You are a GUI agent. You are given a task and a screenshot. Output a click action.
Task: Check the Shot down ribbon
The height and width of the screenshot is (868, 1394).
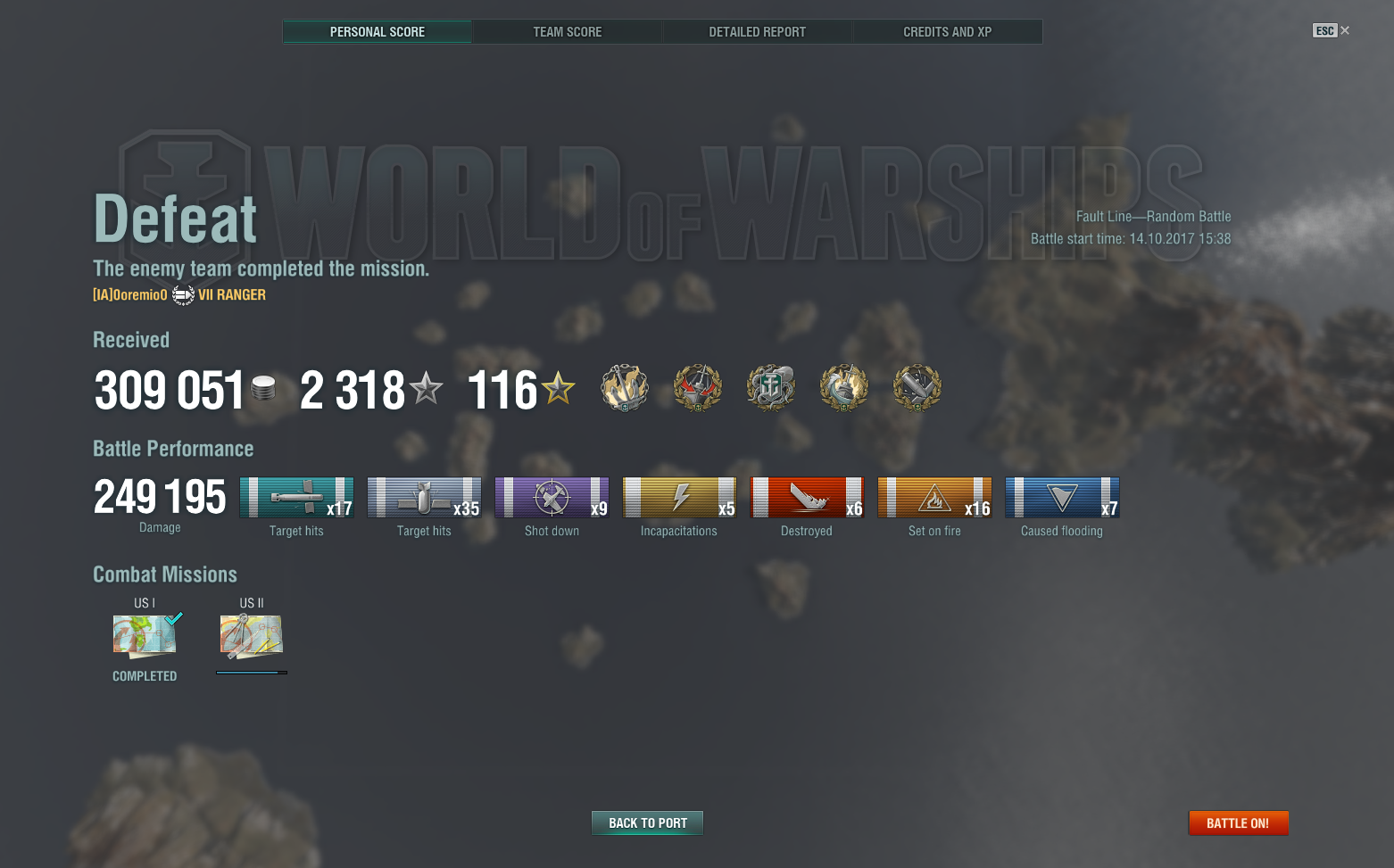[552, 498]
